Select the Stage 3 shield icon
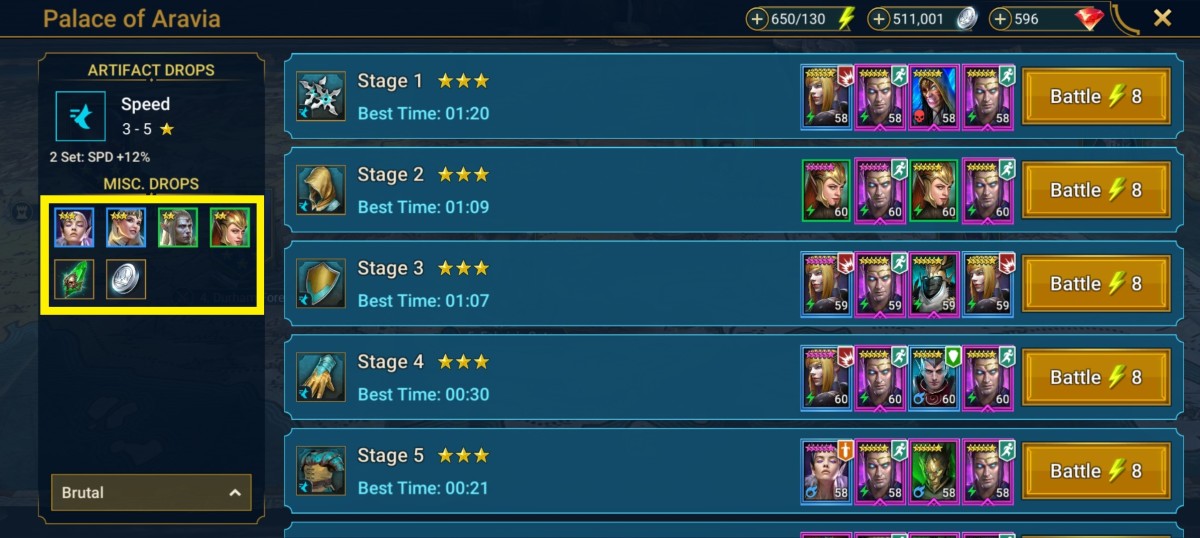1200x538 pixels. pos(321,284)
